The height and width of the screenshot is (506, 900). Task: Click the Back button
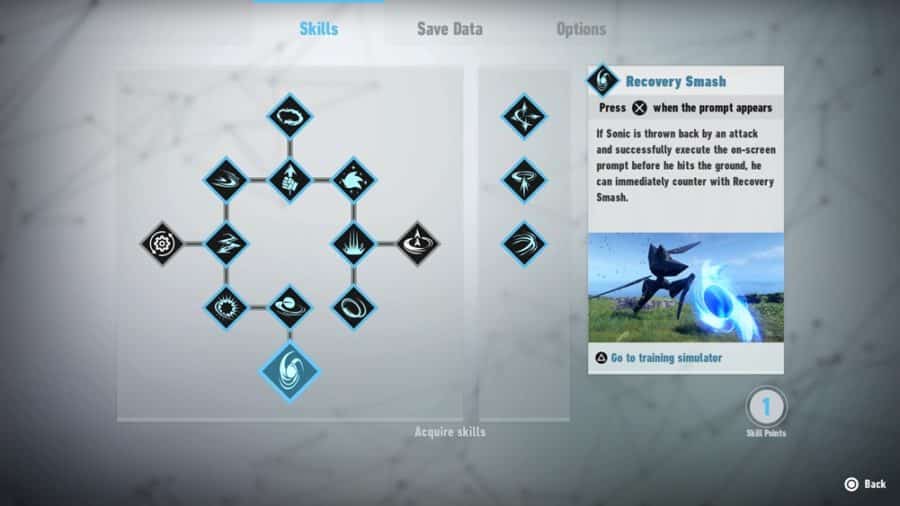(x=865, y=484)
